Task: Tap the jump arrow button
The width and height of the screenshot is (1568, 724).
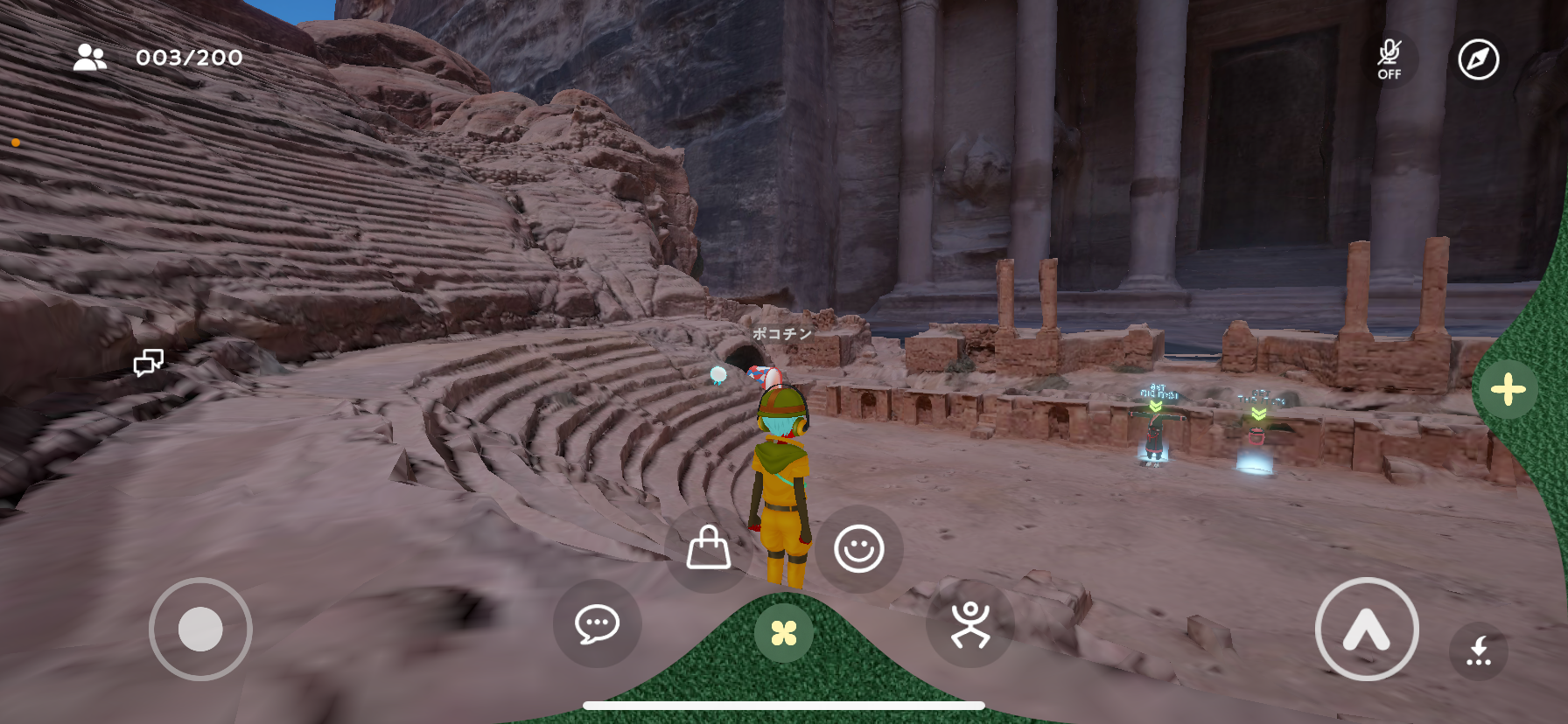Action: [x=1367, y=629]
